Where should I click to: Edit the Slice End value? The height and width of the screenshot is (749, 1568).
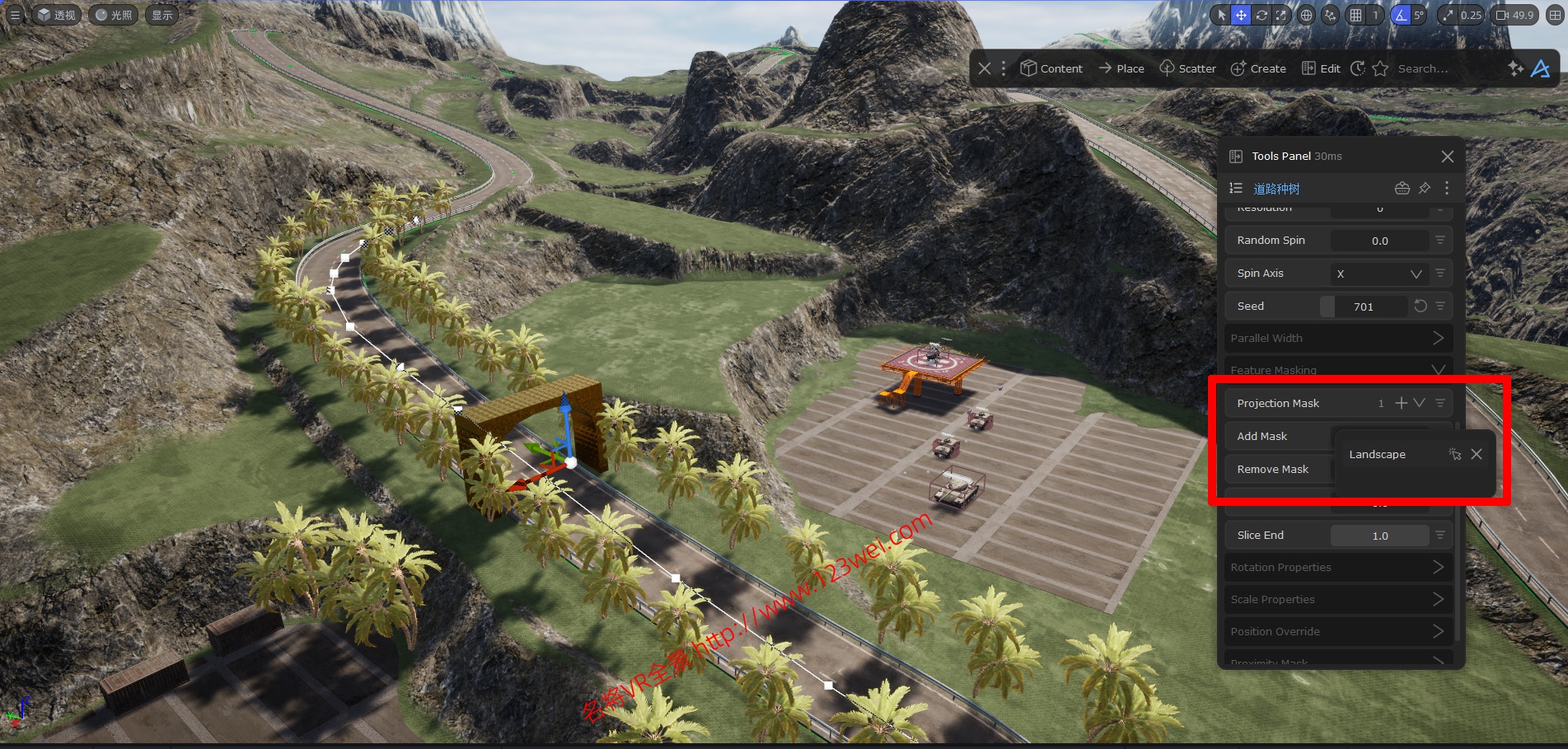1379,536
